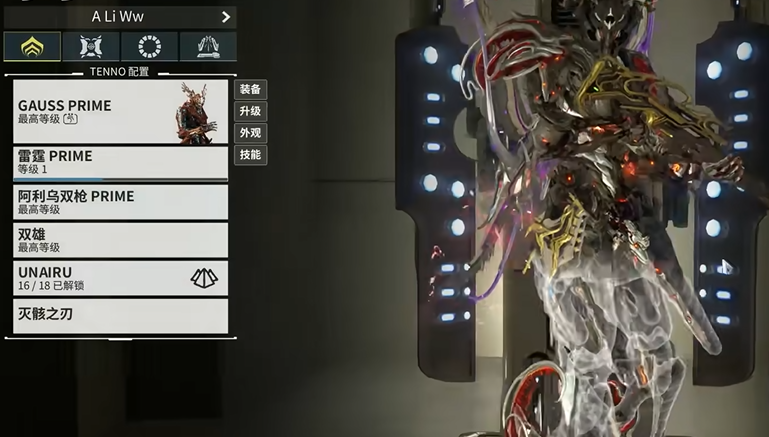This screenshot has height=437, width=769.
Task: Click the 装备 (Equip) button
Action: tap(250, 89)
